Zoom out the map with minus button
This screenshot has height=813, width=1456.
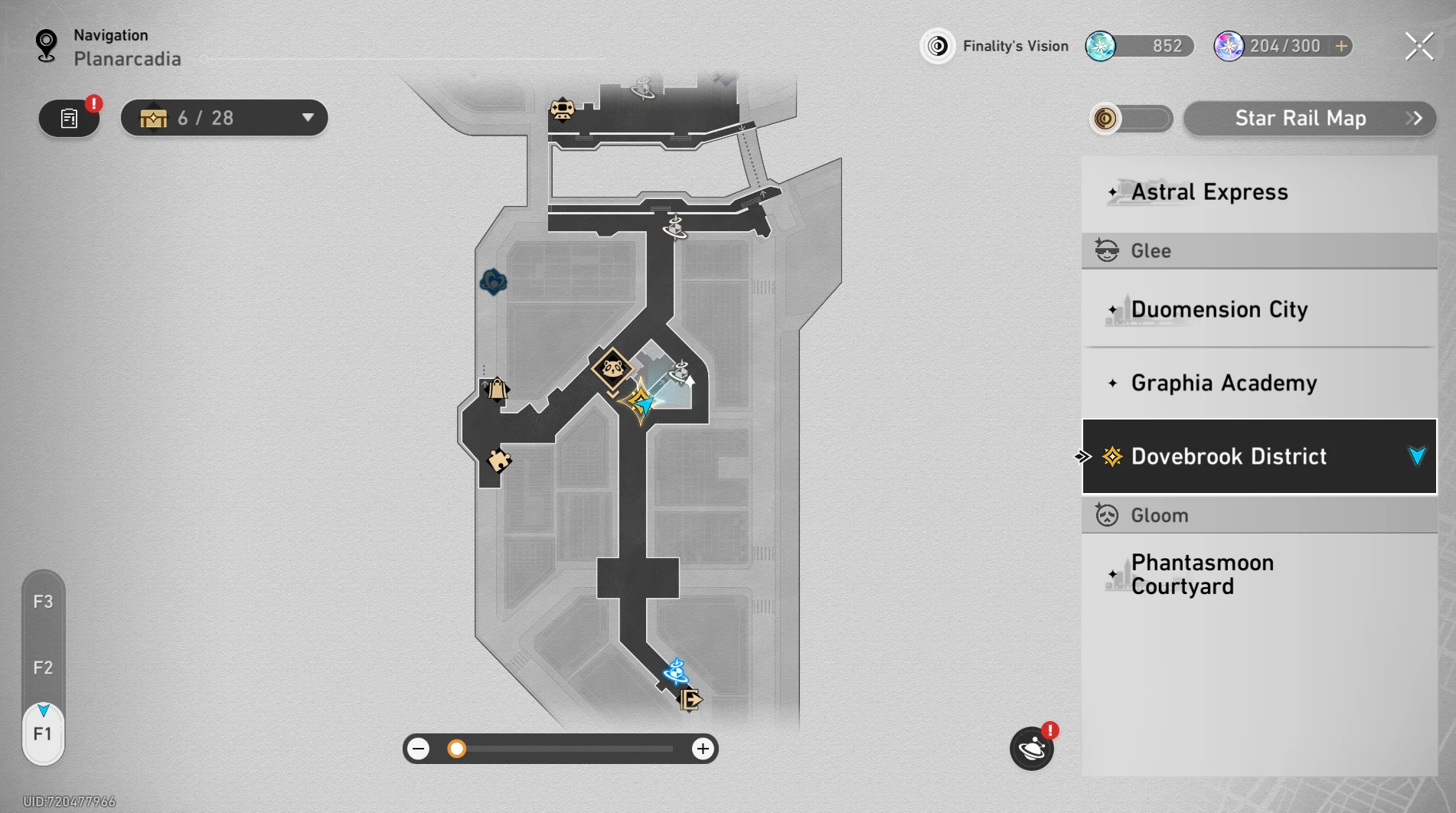coord(419,749)
